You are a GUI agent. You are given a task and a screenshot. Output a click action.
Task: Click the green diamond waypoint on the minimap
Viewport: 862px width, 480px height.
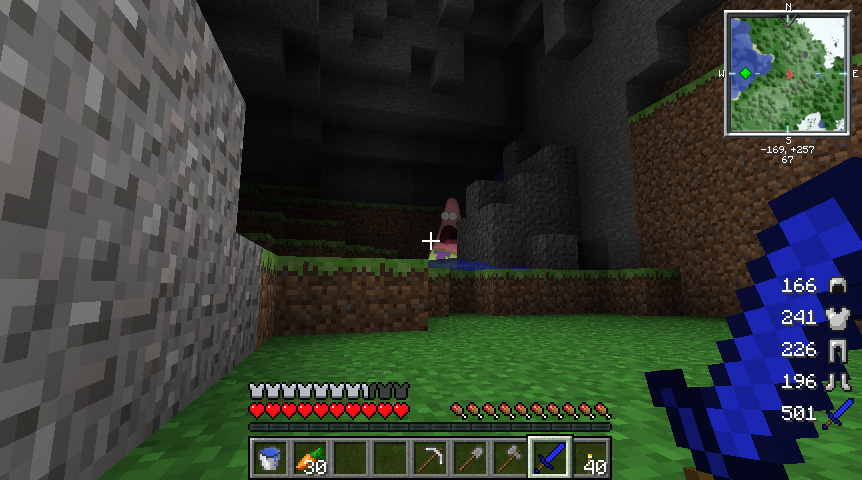(x=746, y=73)
